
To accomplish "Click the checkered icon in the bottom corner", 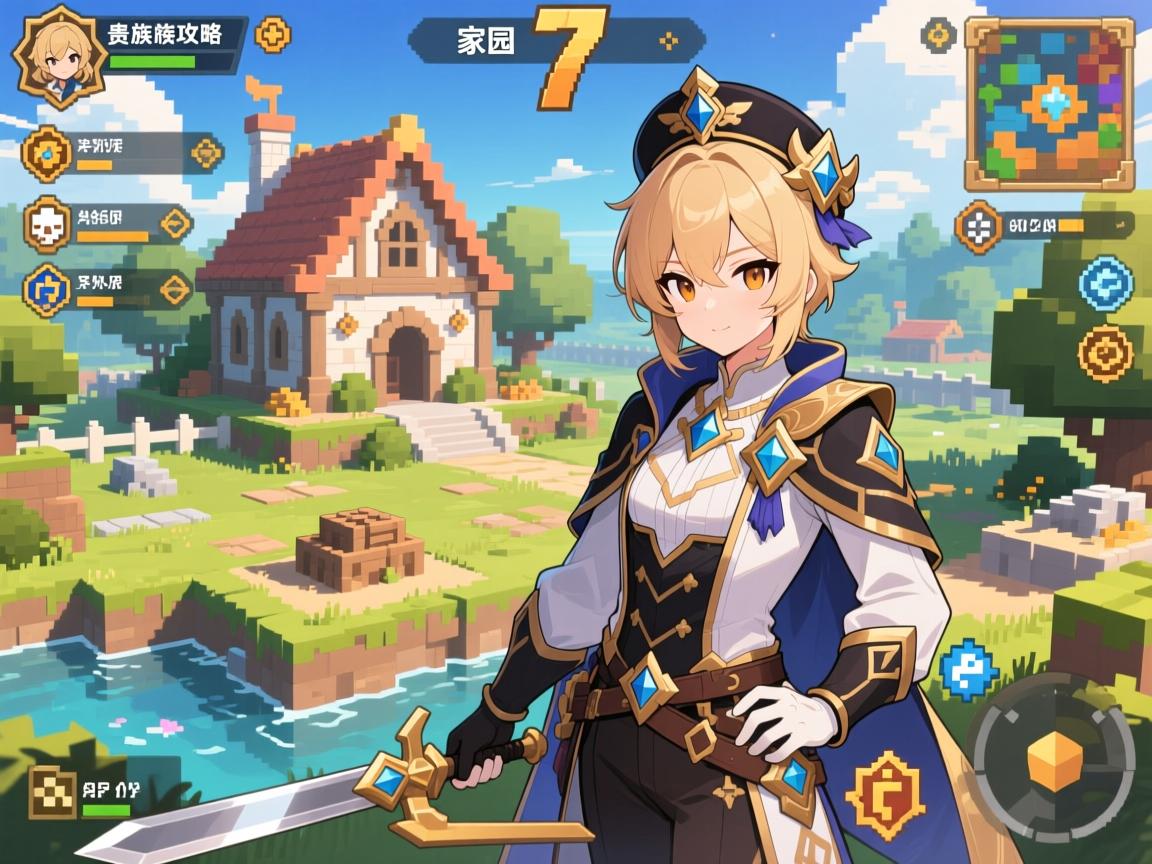I will [x=52, y=793].
